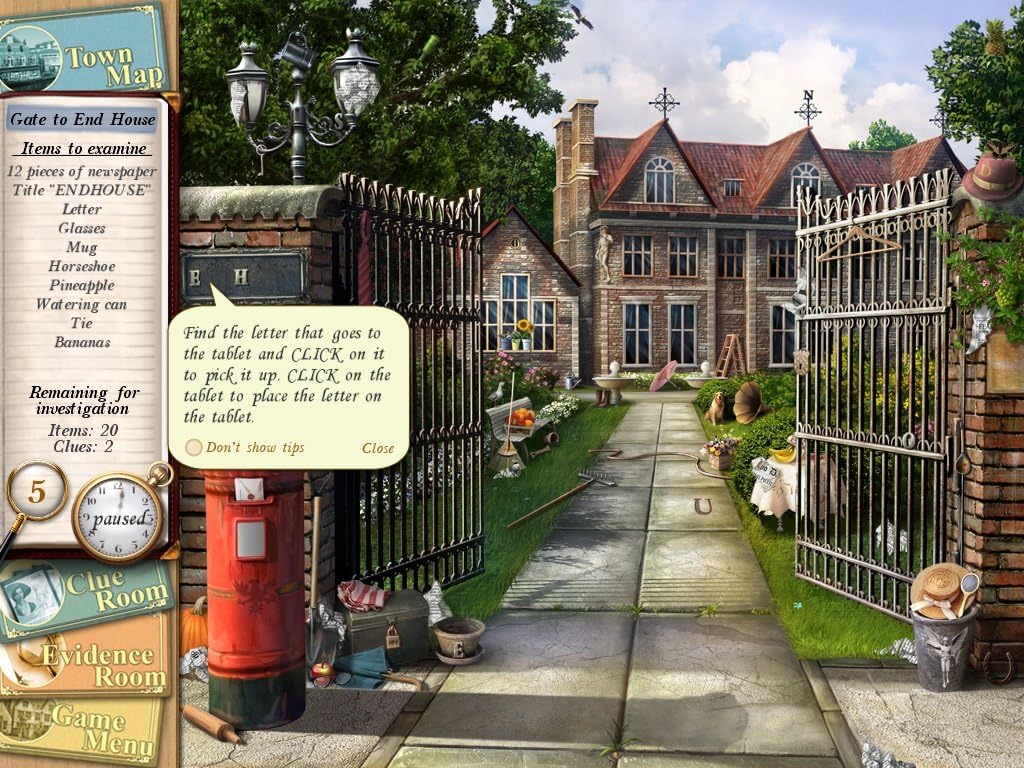Close the tutorial tip bubble
The height and width of the screenshot is (768, 1024).
tap(378, 448)
